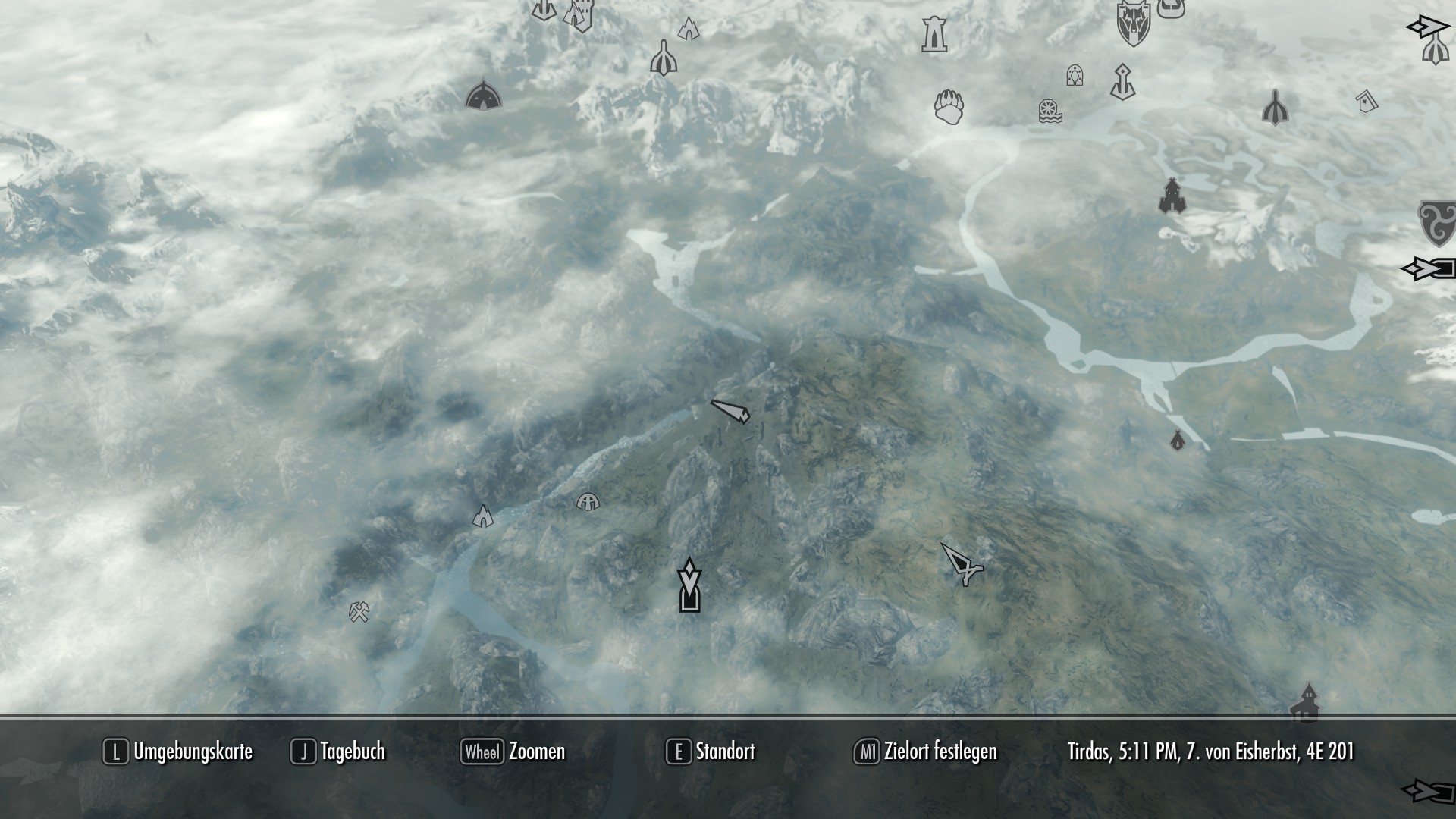Click the anchor shipwreck marker
Viewport: 1456px width, 819px height.
click(1122, 80)
